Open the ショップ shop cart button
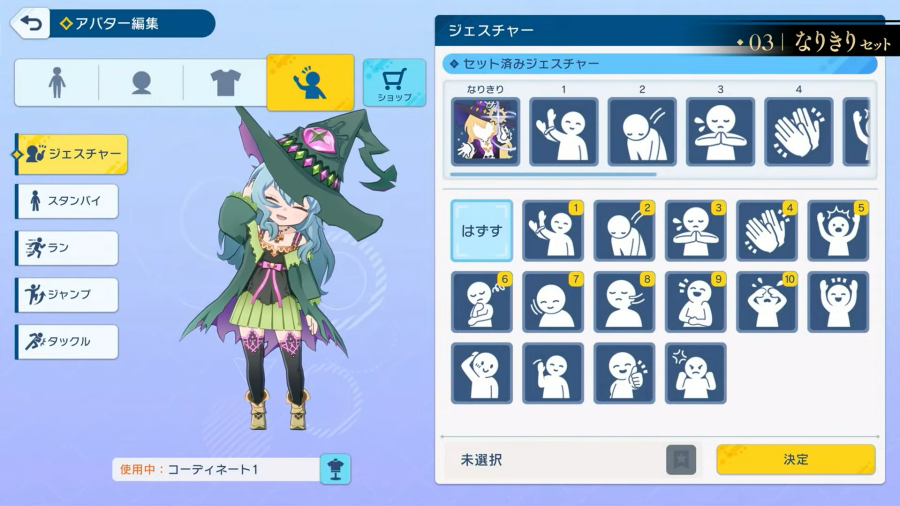The width and height of the screenshot is (900, 506). pos(394,83)
